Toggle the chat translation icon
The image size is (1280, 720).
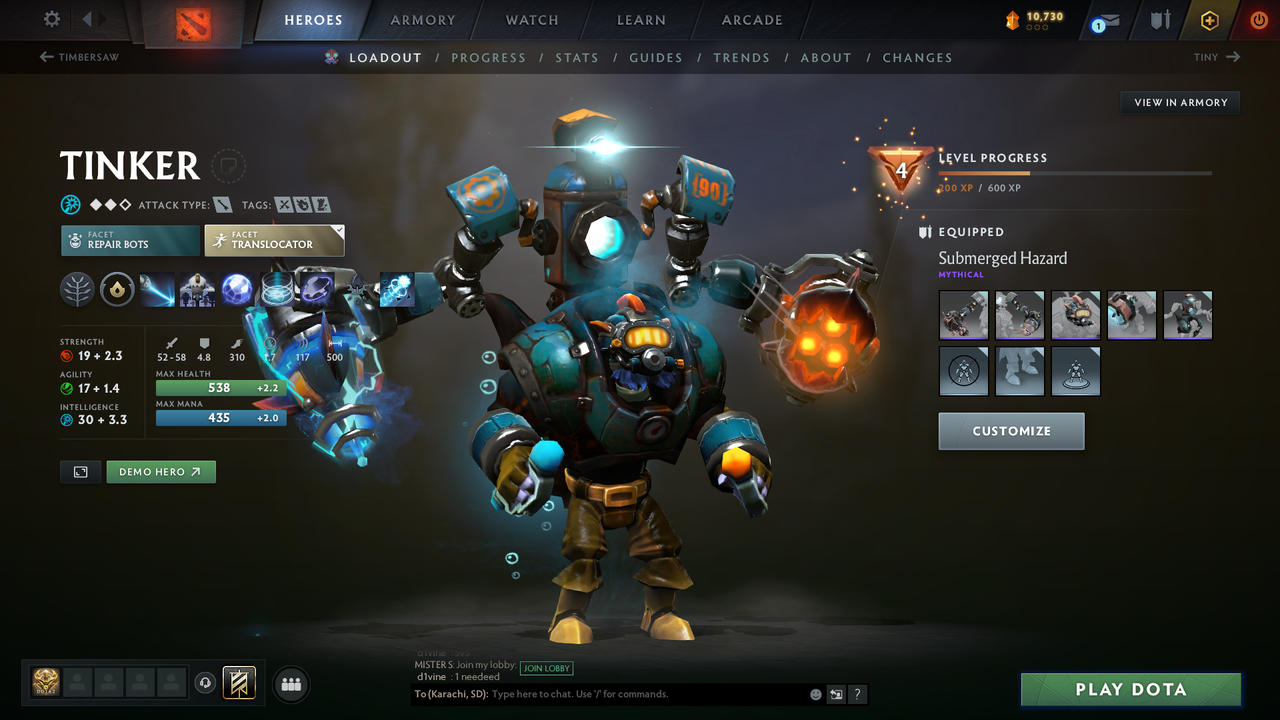coord(836,694)
